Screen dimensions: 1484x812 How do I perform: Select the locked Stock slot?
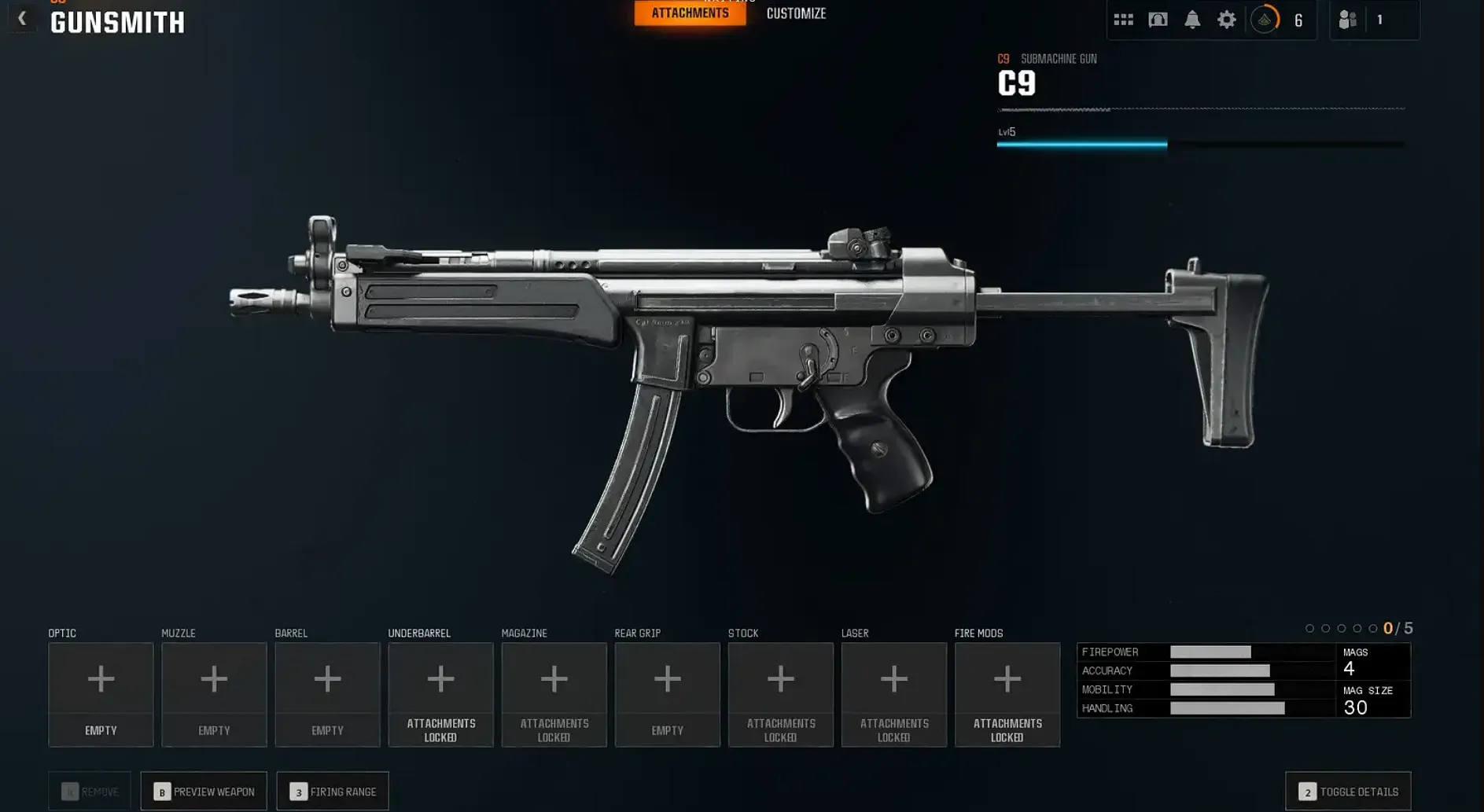coord(780,694)
